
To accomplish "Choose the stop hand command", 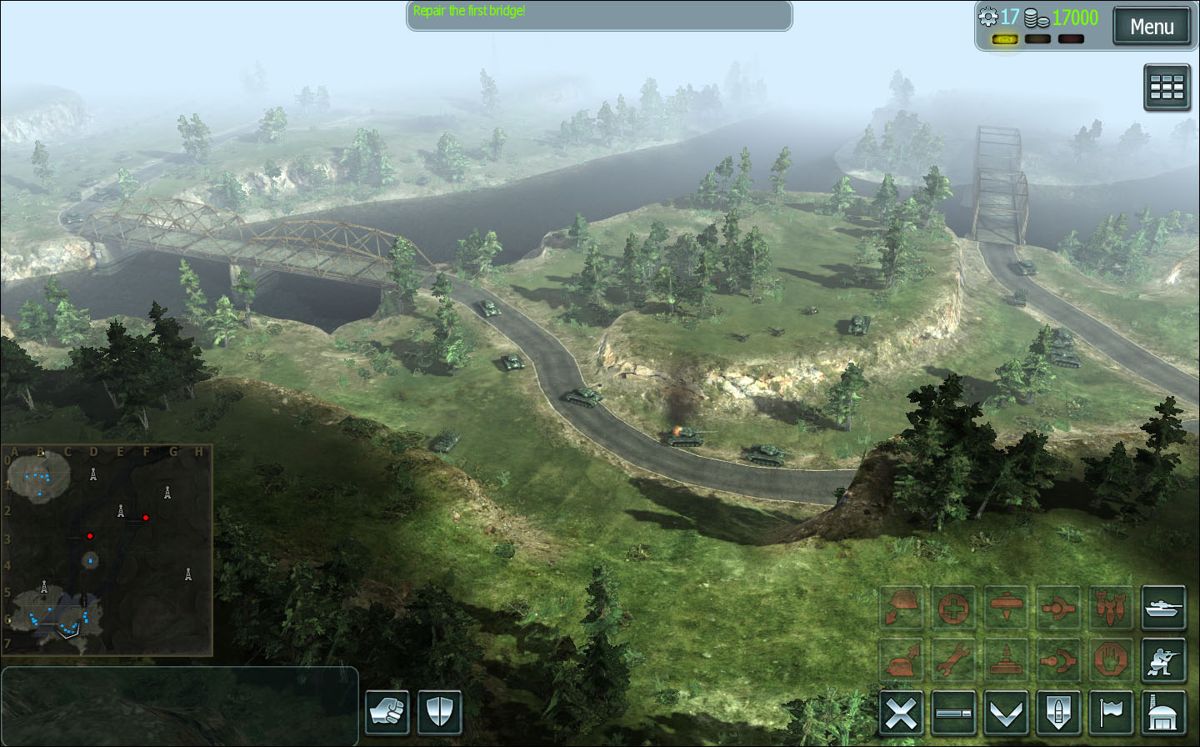I will point(1111,660).
